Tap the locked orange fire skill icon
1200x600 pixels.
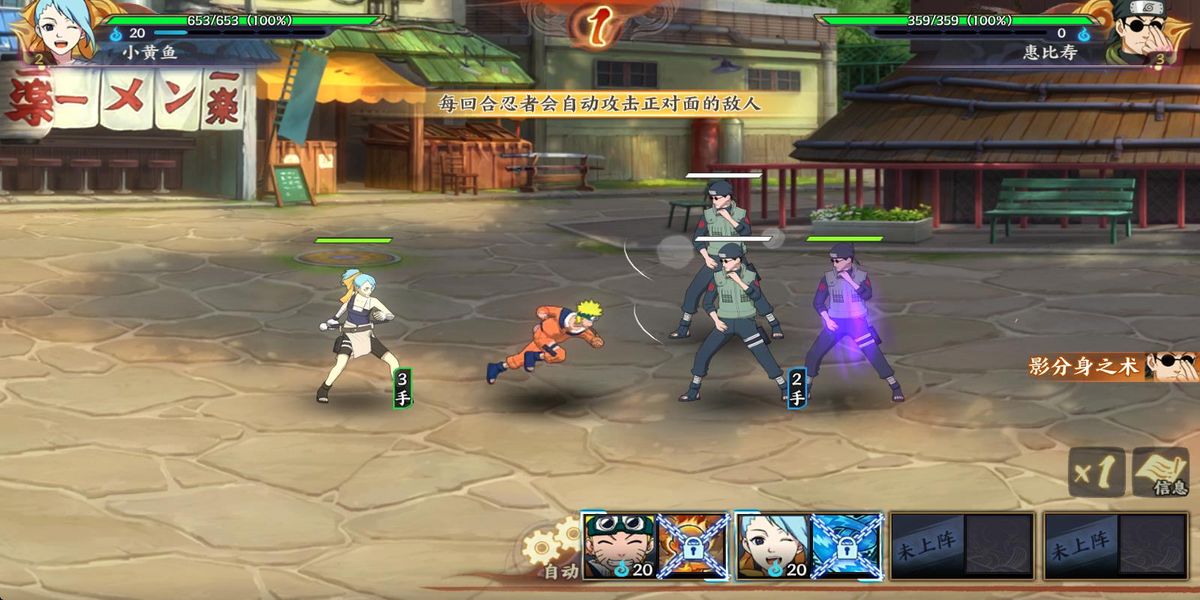pyautogui.click(x=692, y=546)
